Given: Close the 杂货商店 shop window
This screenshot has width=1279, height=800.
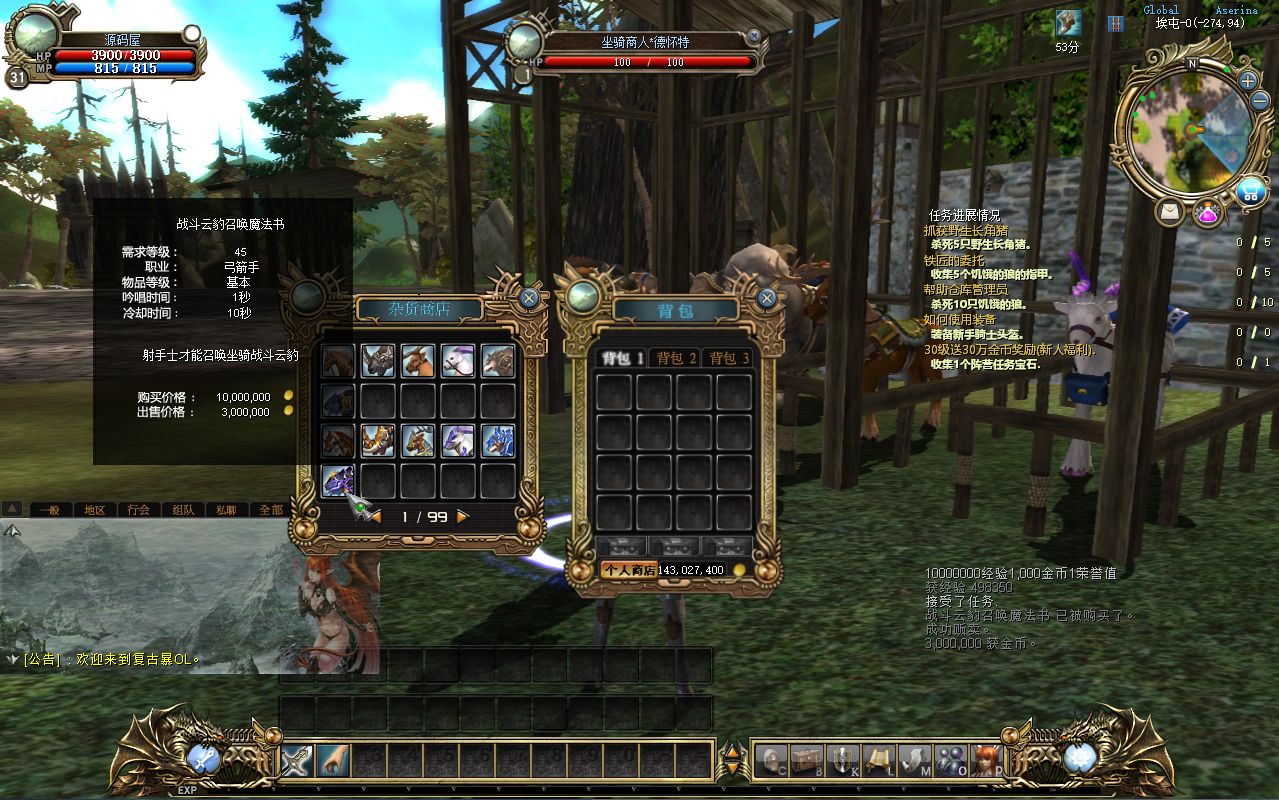Looking at the screenshot, I should [x=529, y=297].
